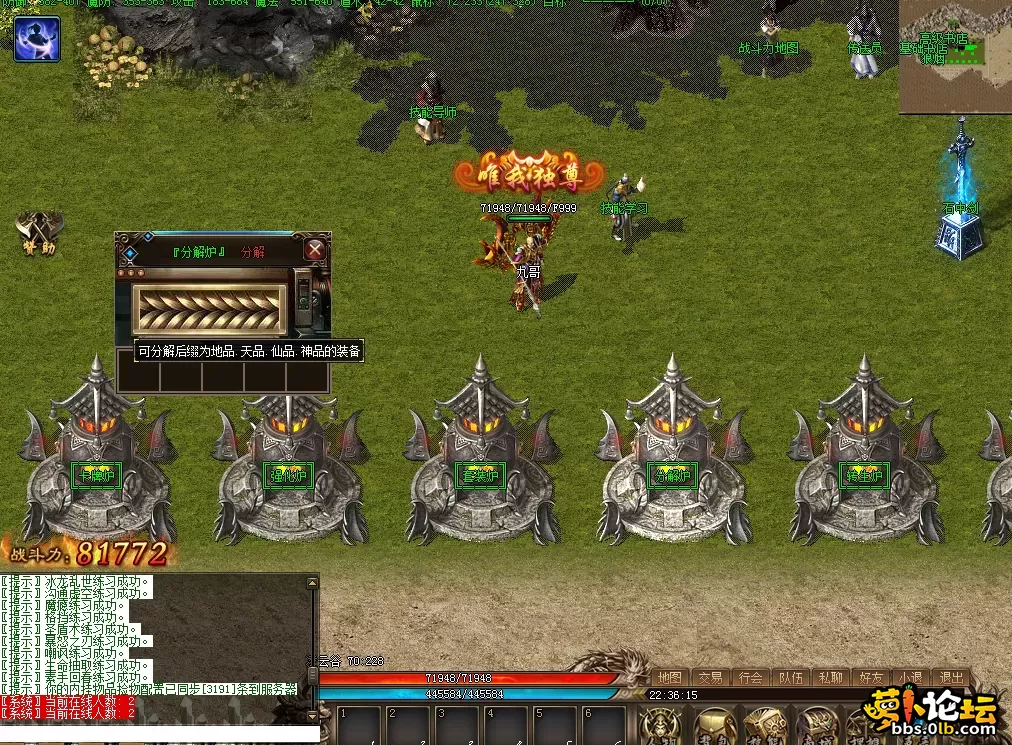Click the minimap in the corner
The height and width of the screenshot is (745, 1012).
click(x=955, y=57)
